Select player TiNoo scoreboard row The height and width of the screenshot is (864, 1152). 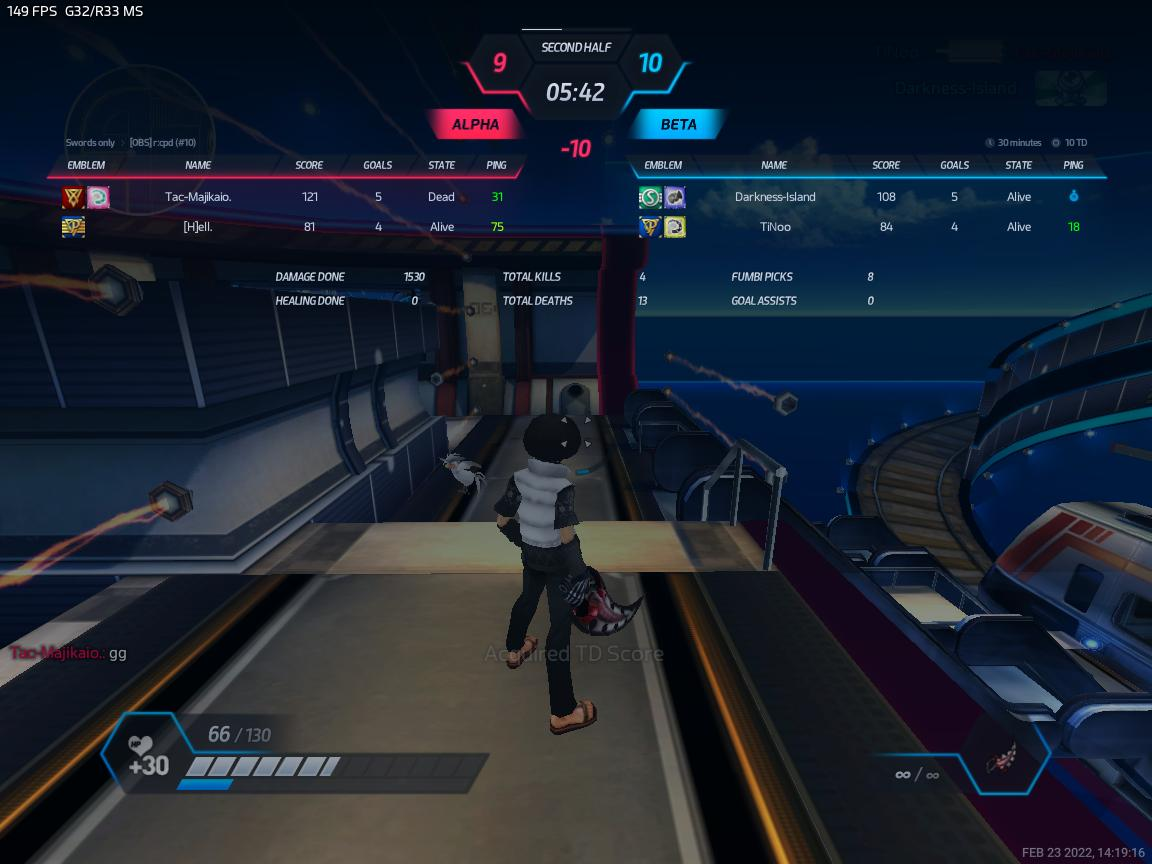775,227
